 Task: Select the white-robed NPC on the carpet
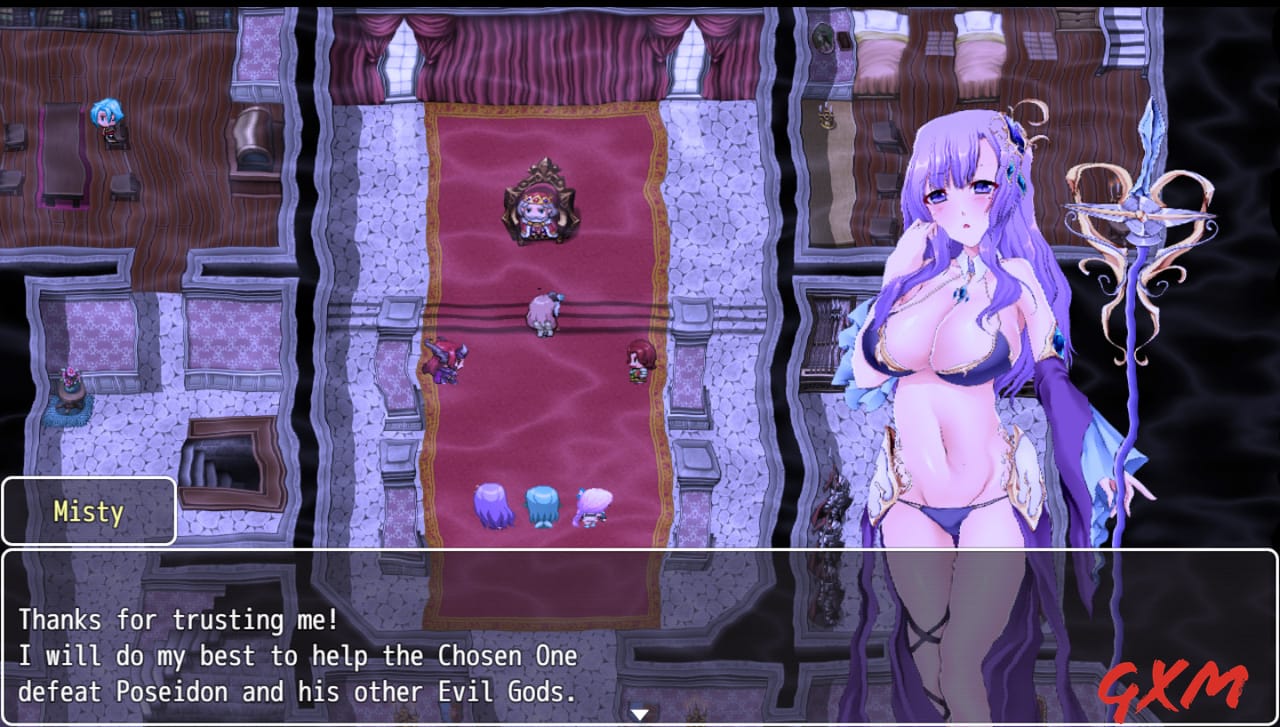pos(543,312)
